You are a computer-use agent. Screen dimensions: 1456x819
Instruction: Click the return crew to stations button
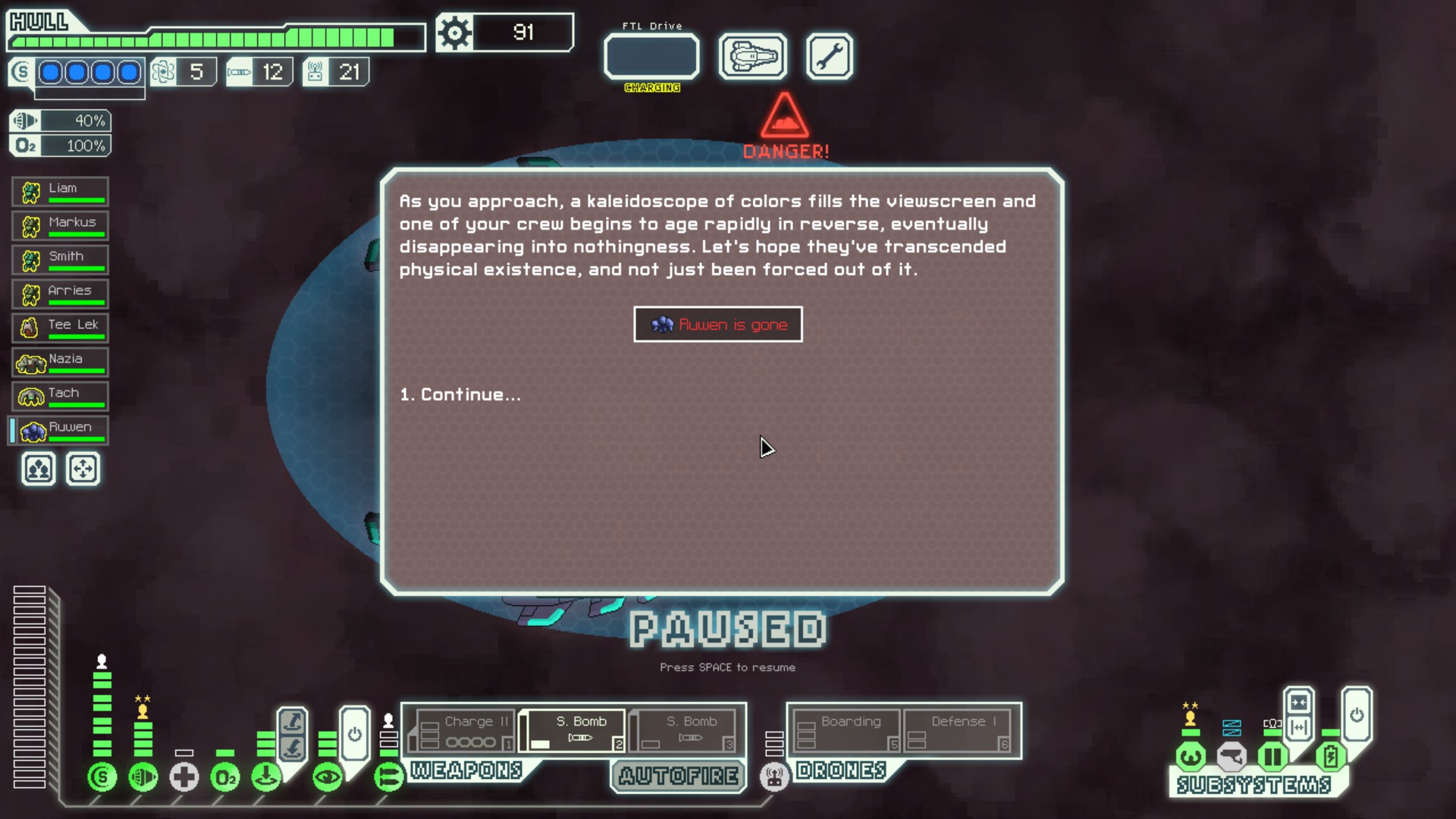tap(83, 469)
